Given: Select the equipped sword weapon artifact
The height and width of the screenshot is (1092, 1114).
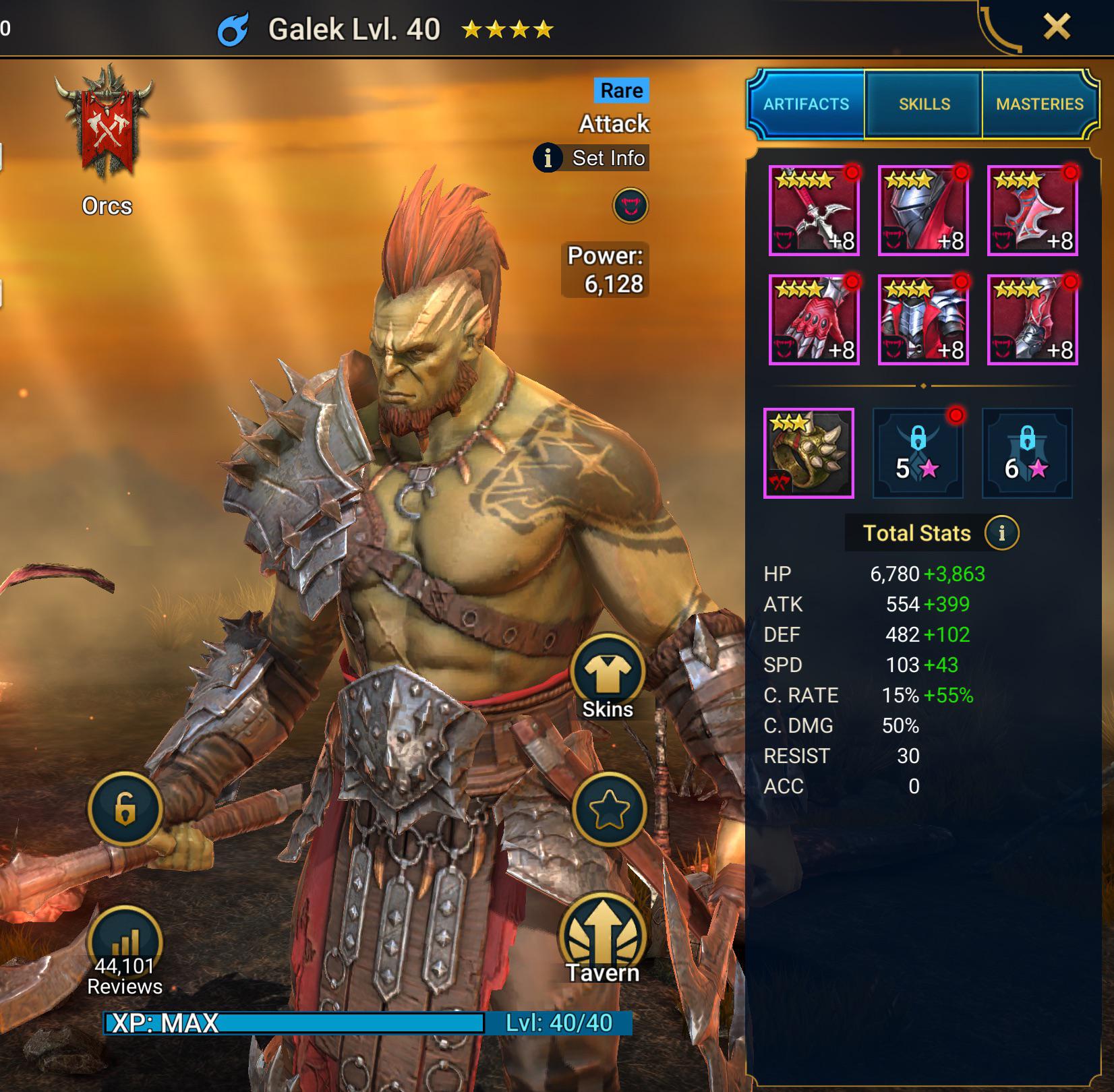Looking at the screenshot, I should click(x=814, y=210).
